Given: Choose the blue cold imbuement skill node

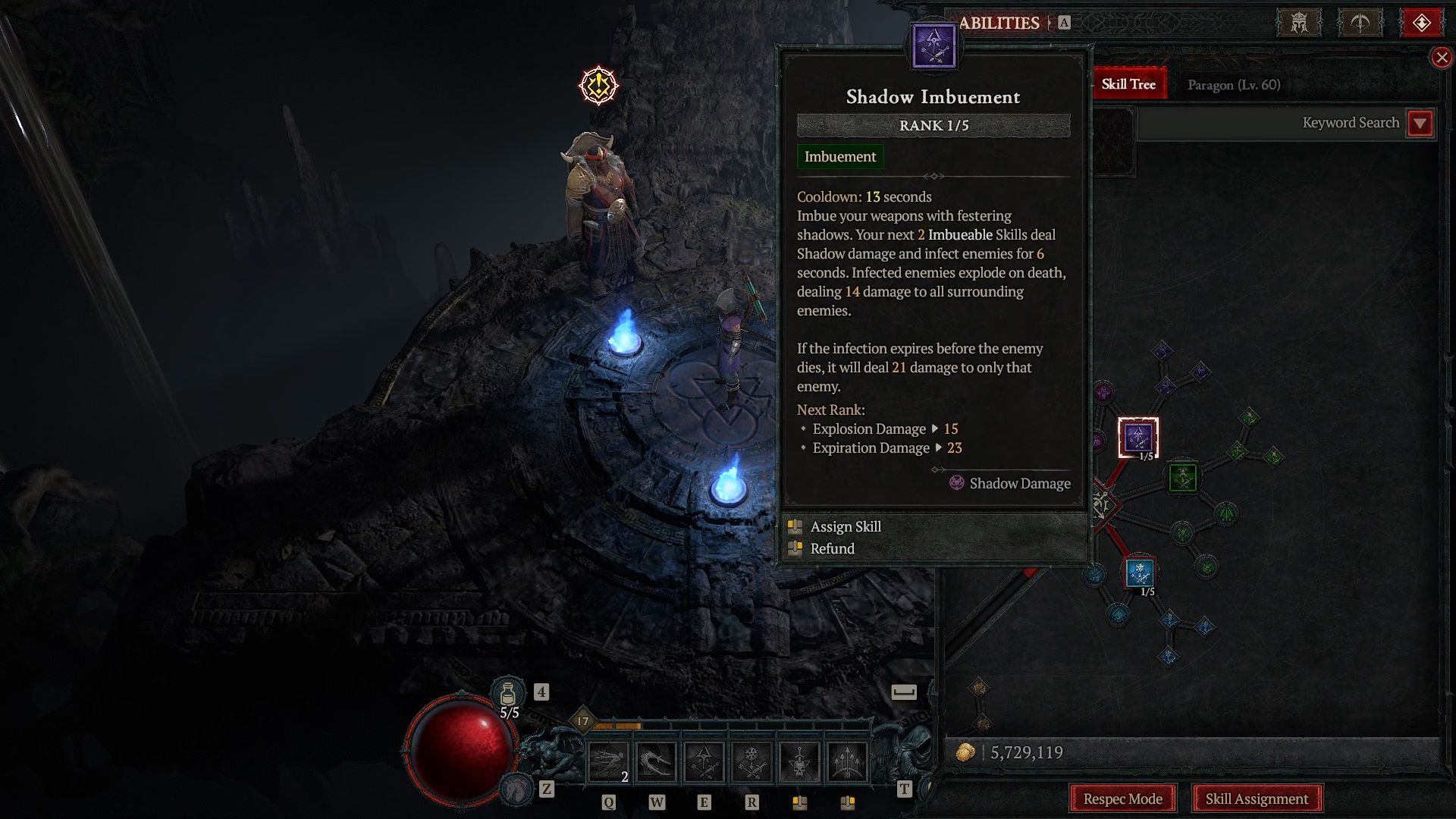Looking at the screenshot, I should (x=1139, y=573).
